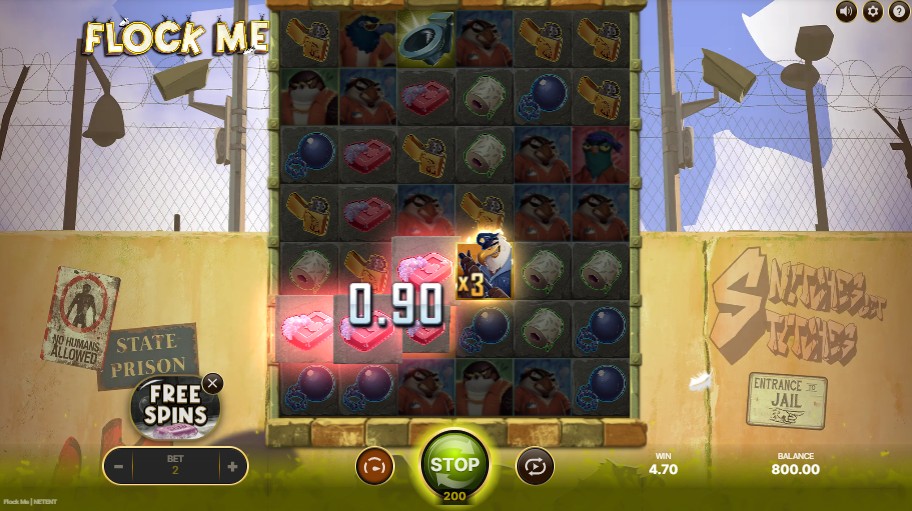
Task: Open the autoplay button right of STOP
Action: 534,466
